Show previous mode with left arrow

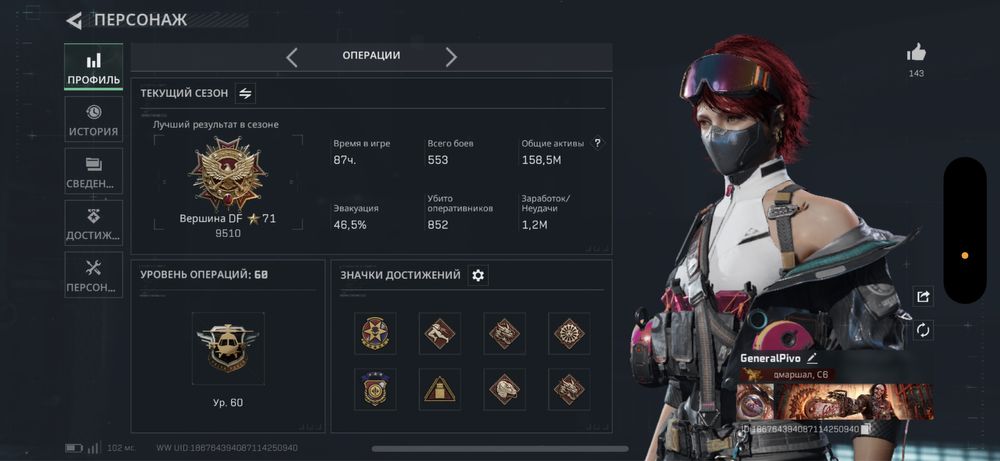pos(292,57)
